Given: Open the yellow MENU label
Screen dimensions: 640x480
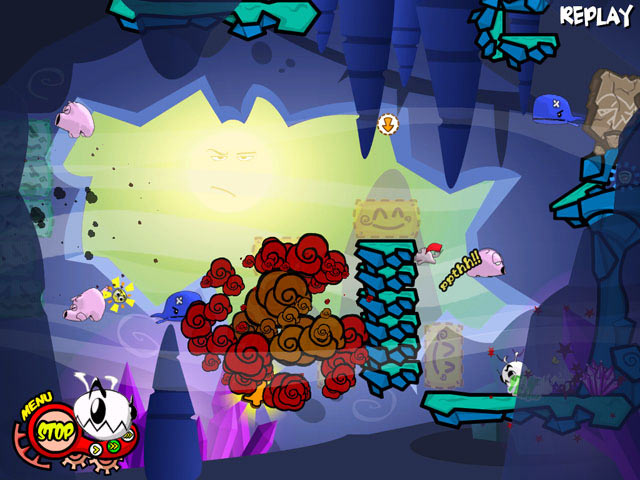Looking at the screenshot, I should pos(36,407).
